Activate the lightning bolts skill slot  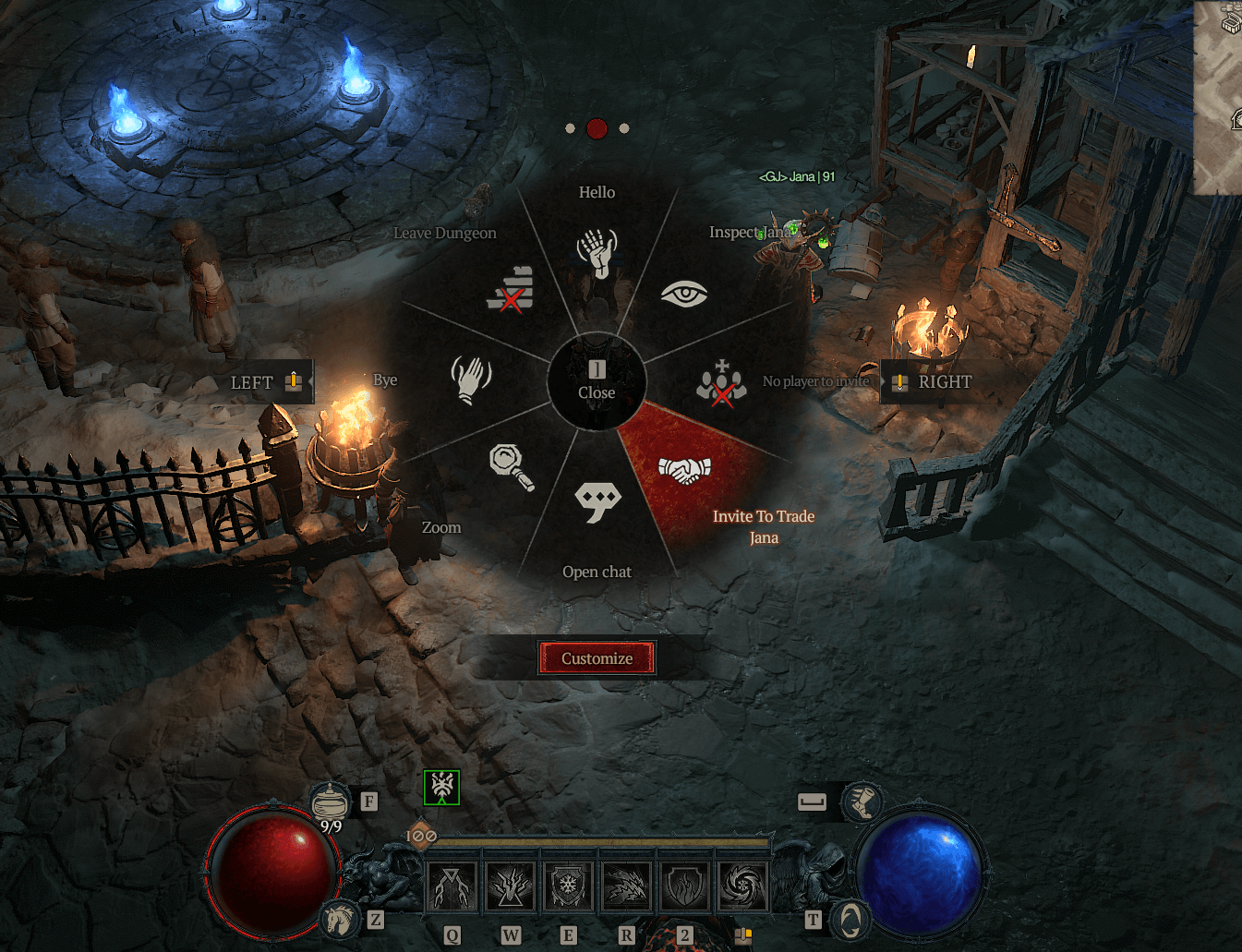[x=452, y=886]
